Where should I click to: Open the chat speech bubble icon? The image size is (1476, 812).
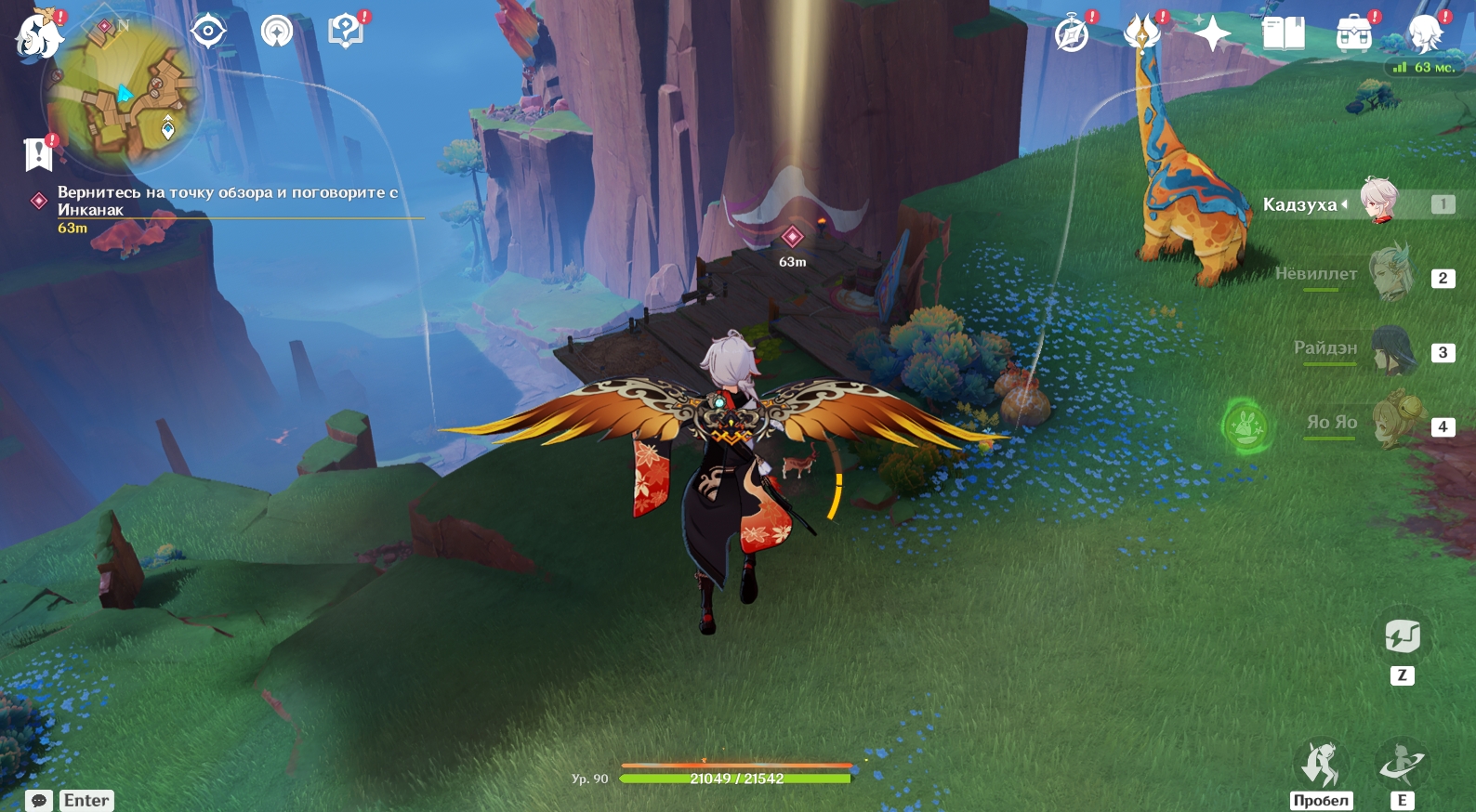(x=39, y=800)
